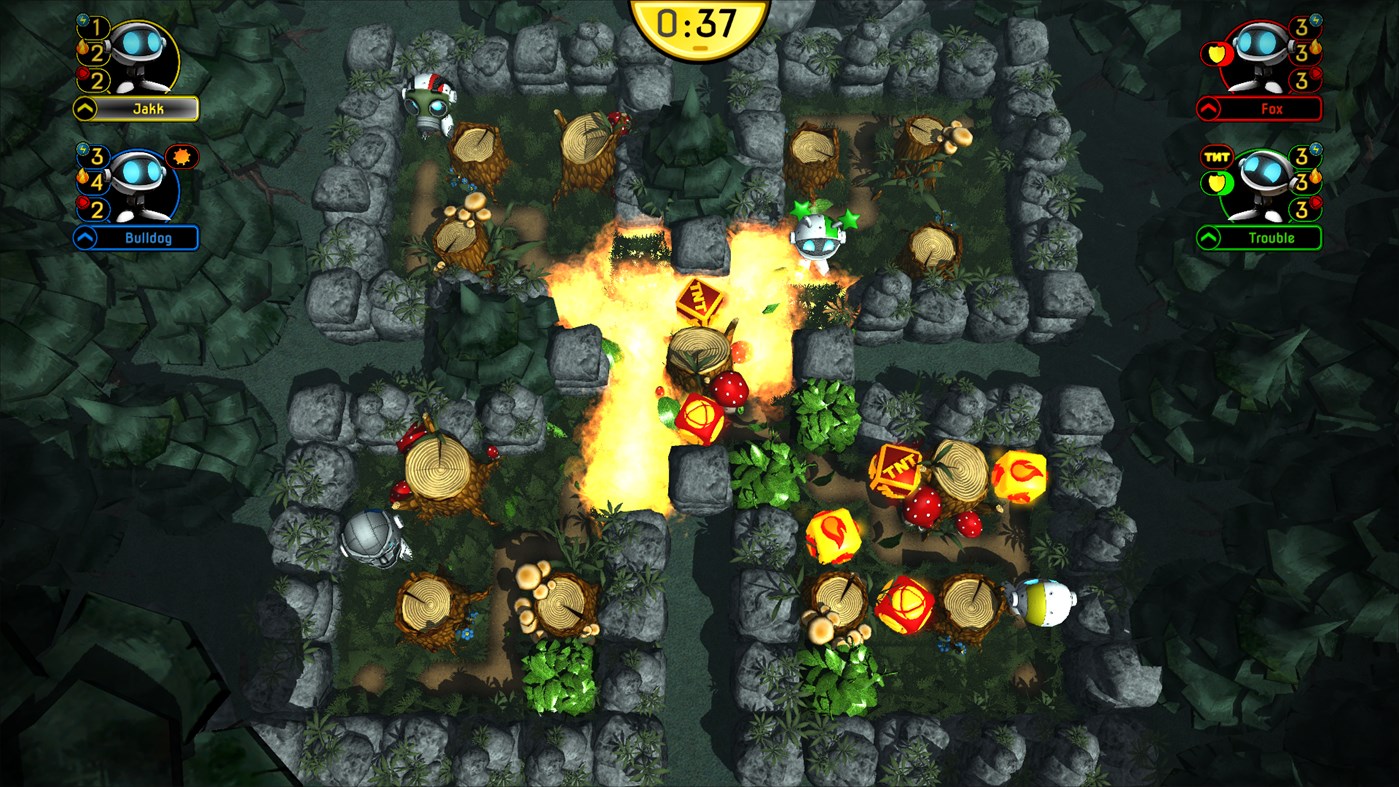Select the red bomb icon on Jakk's panel
Viewport: 1399px width, 787px height.
point(82,74)
